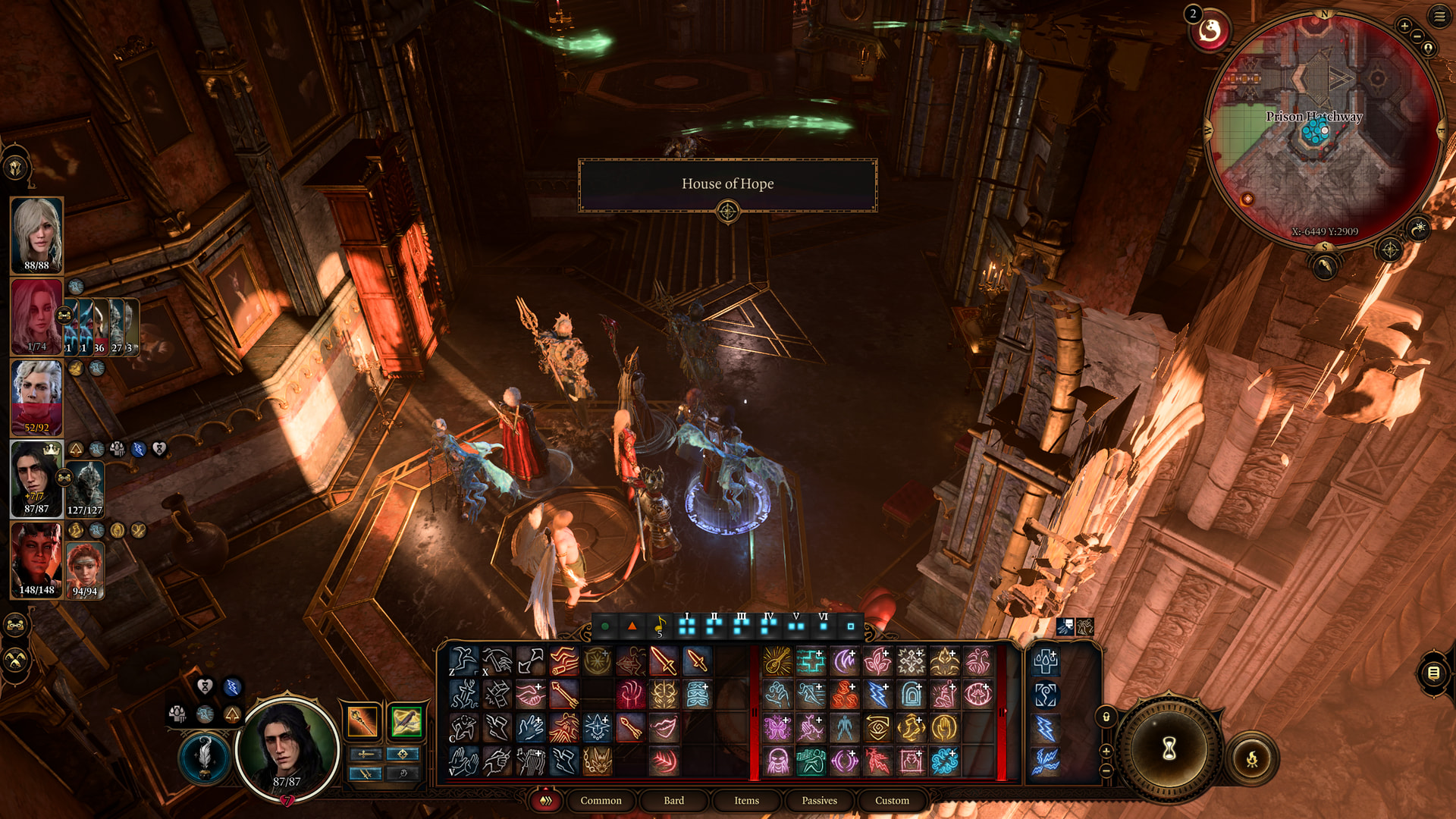The image size is (1456, 819).
Task: Select the red sword main-hand attack icon
Action: pyautogui.click(x=663, y=661)
